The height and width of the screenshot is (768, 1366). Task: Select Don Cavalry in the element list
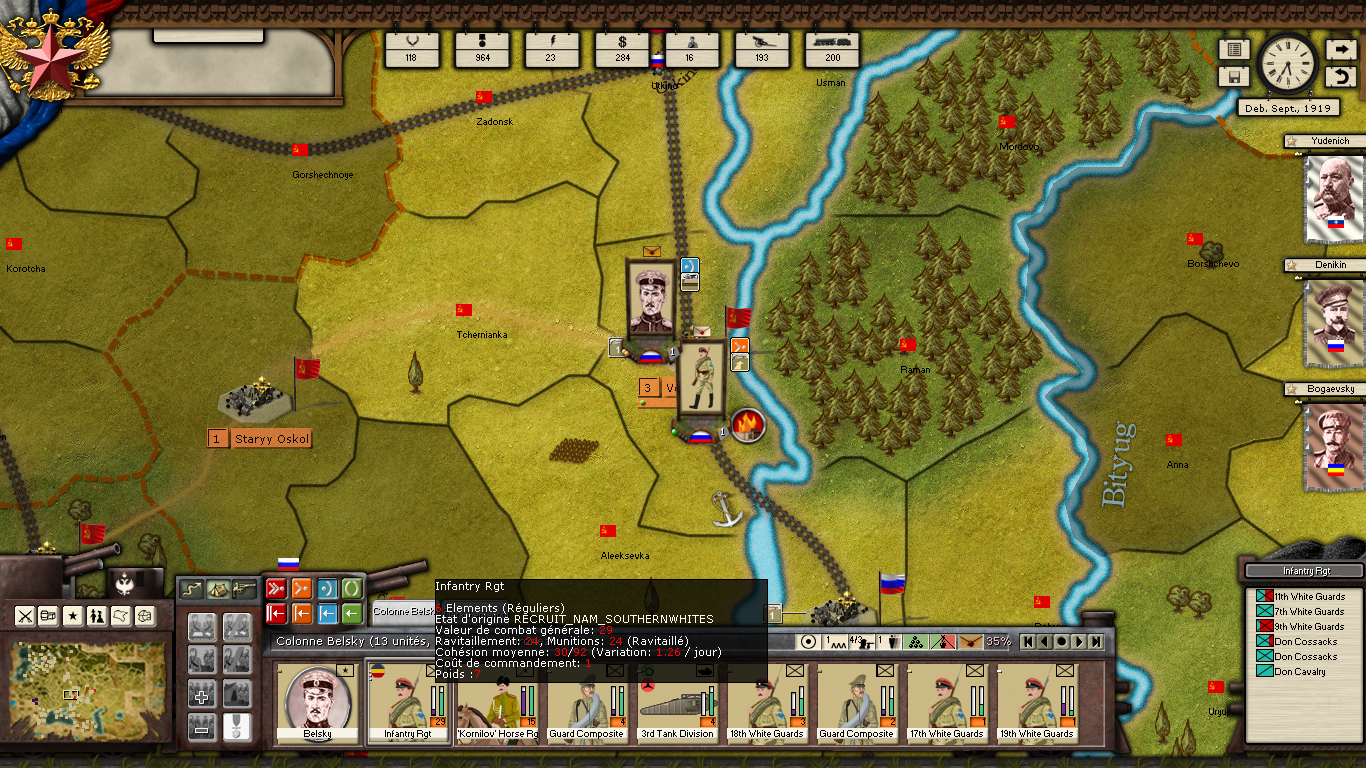(x=1299, y=672)
